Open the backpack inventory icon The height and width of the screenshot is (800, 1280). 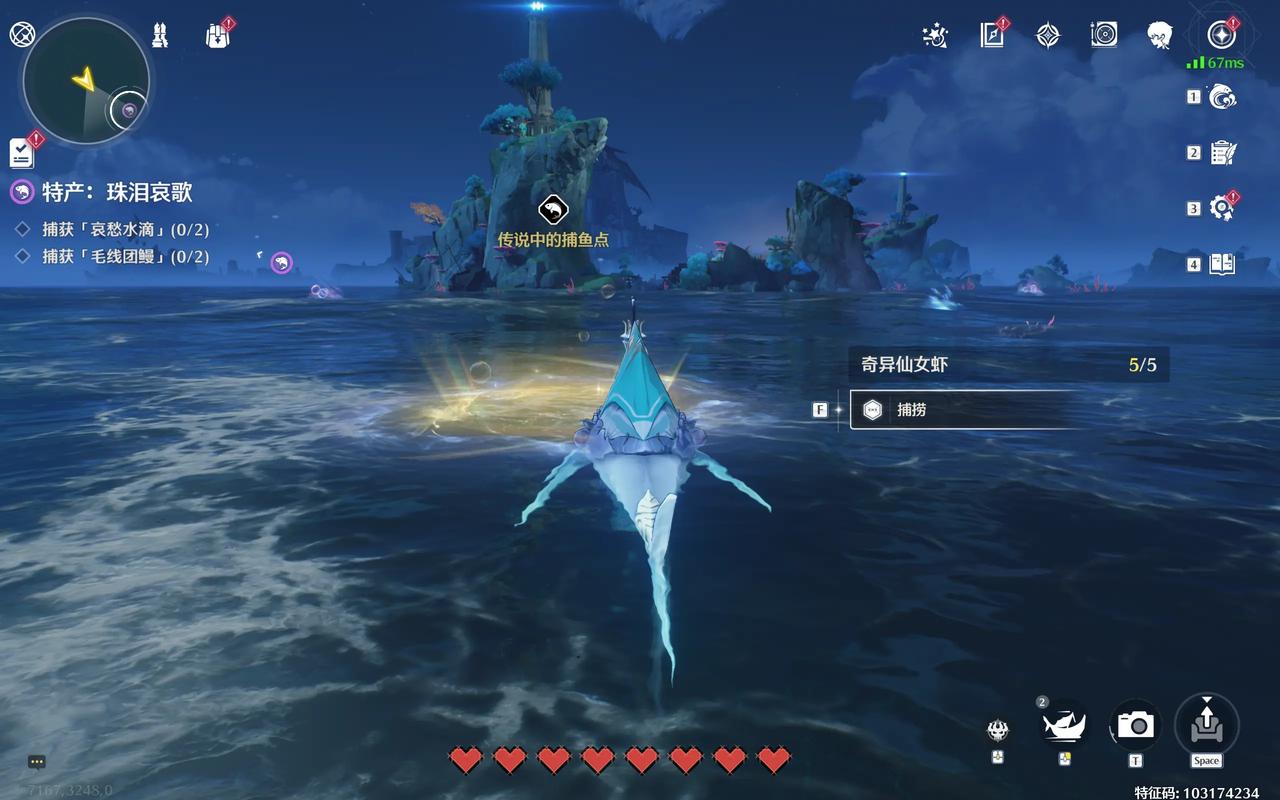tap(217, 36)
